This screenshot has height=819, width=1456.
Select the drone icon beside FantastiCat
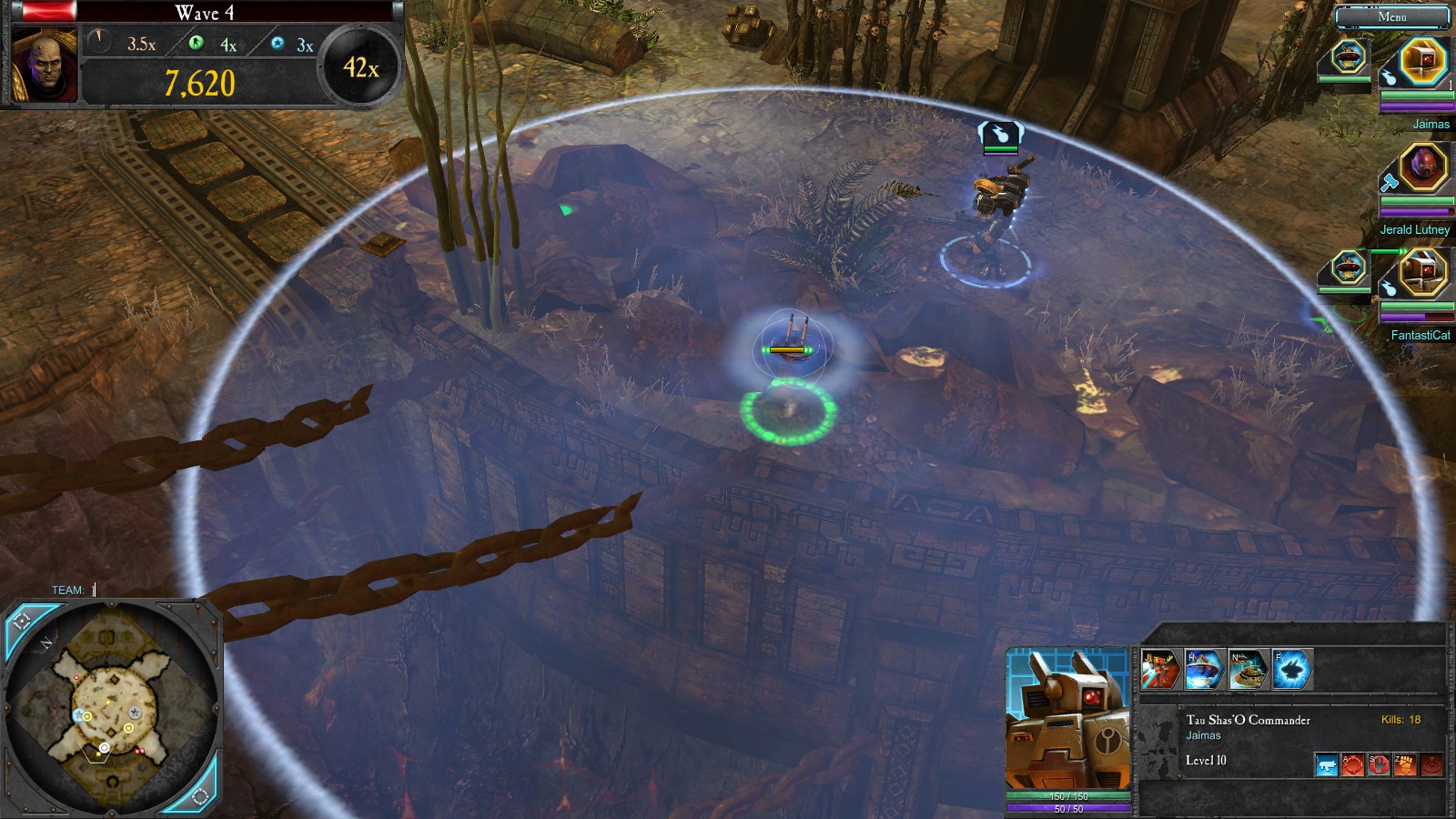(1349, 268)
